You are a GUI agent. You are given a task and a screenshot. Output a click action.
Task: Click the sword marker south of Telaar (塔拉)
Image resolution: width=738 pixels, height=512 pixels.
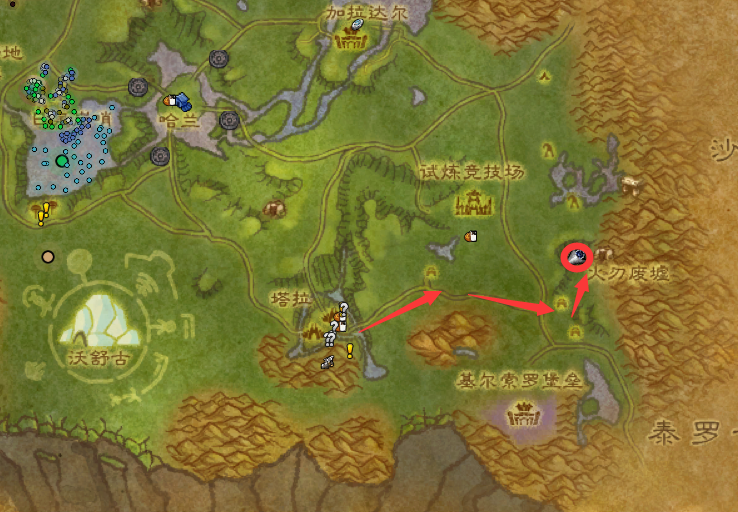pos(327,363)
